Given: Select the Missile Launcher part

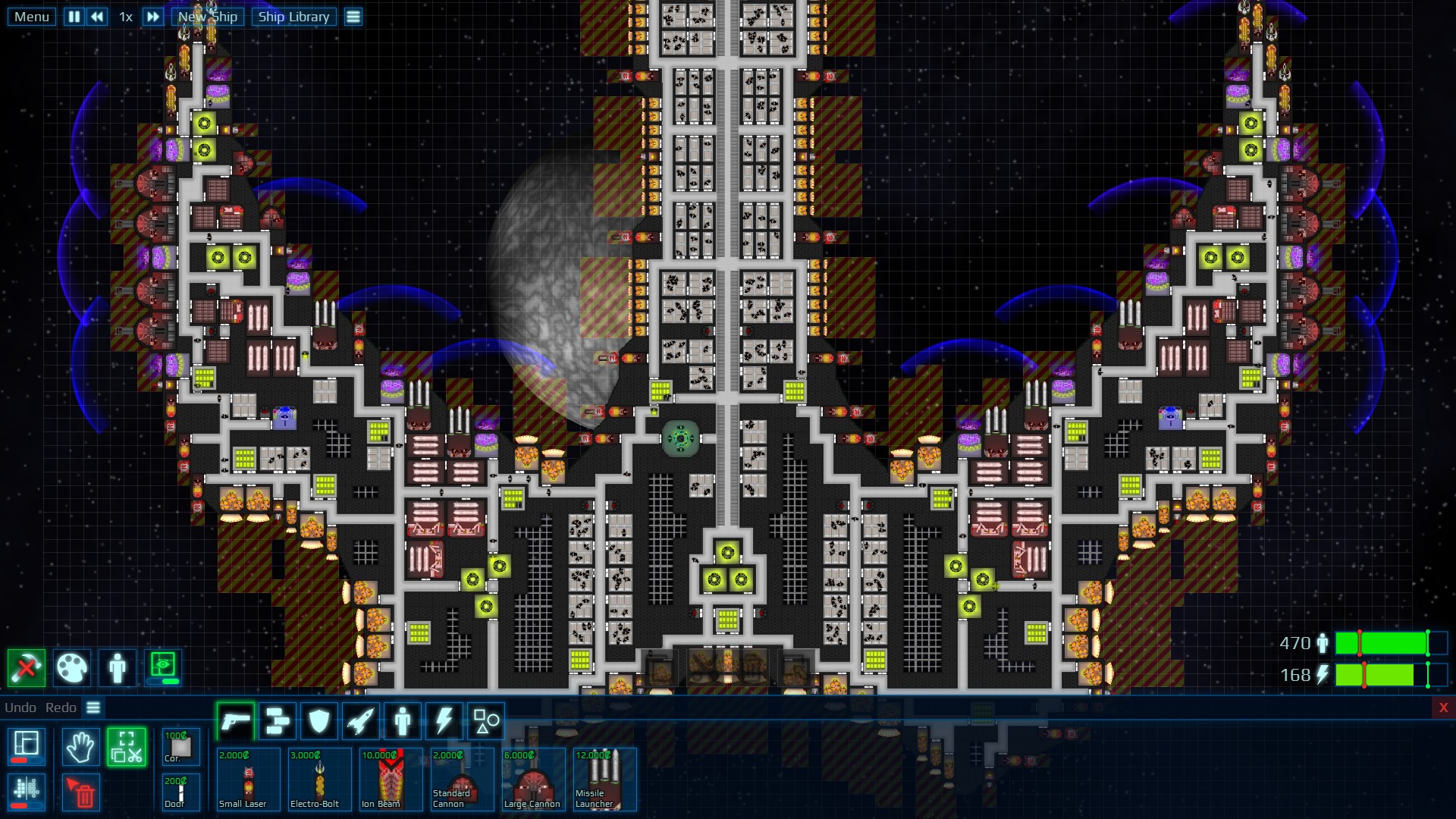Looking at the screenshot, I should tap(604, 780).
